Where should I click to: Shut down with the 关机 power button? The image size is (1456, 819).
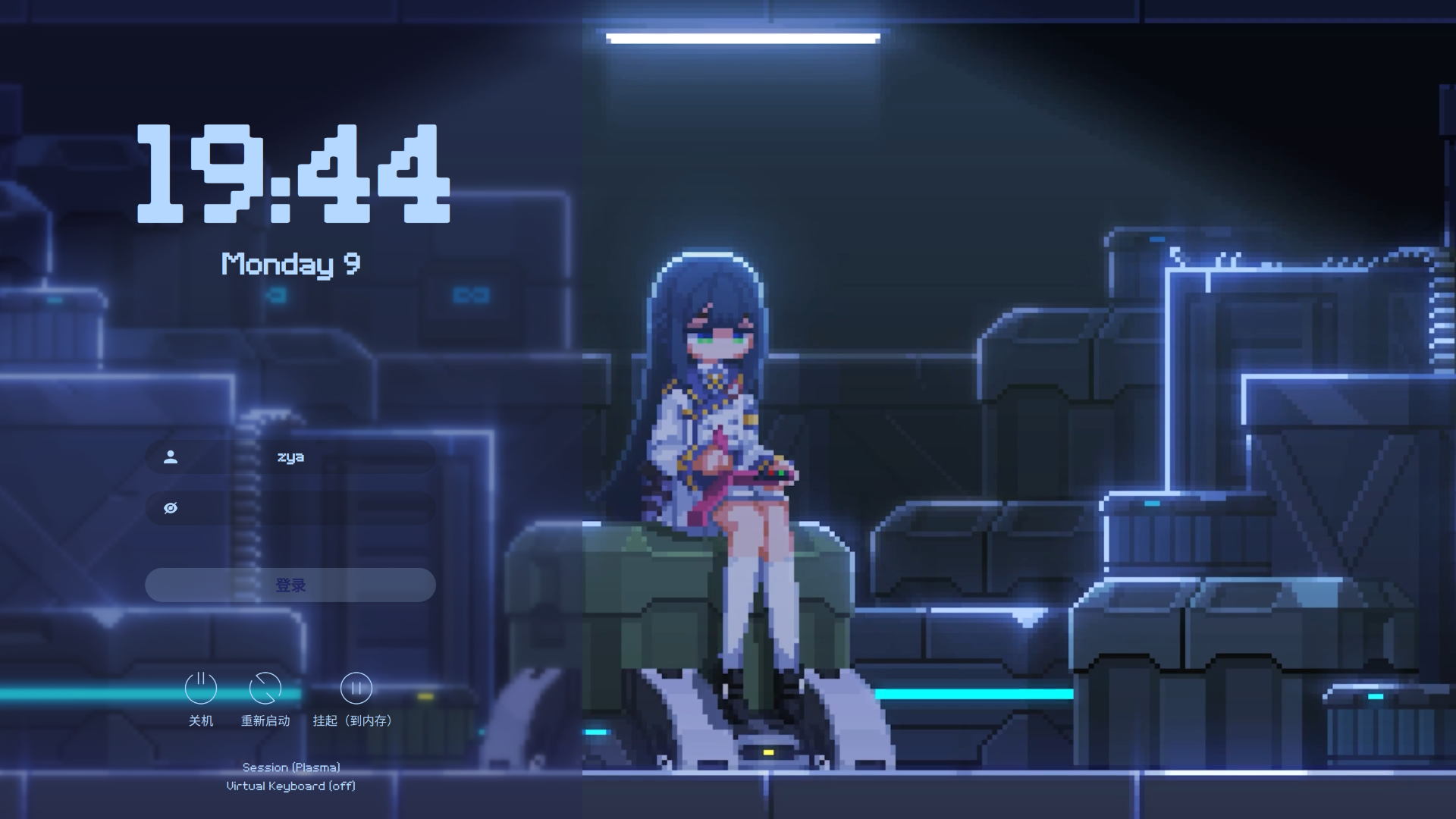pyautogui.click(x=201, y=689)
